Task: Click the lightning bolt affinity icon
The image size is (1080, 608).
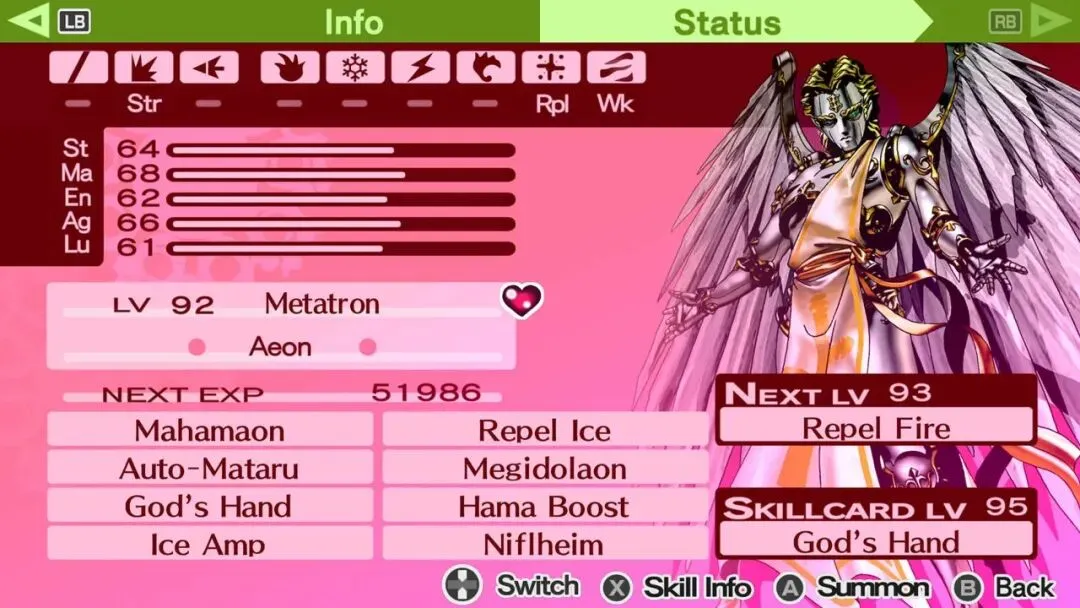Action: coord(421,68)
